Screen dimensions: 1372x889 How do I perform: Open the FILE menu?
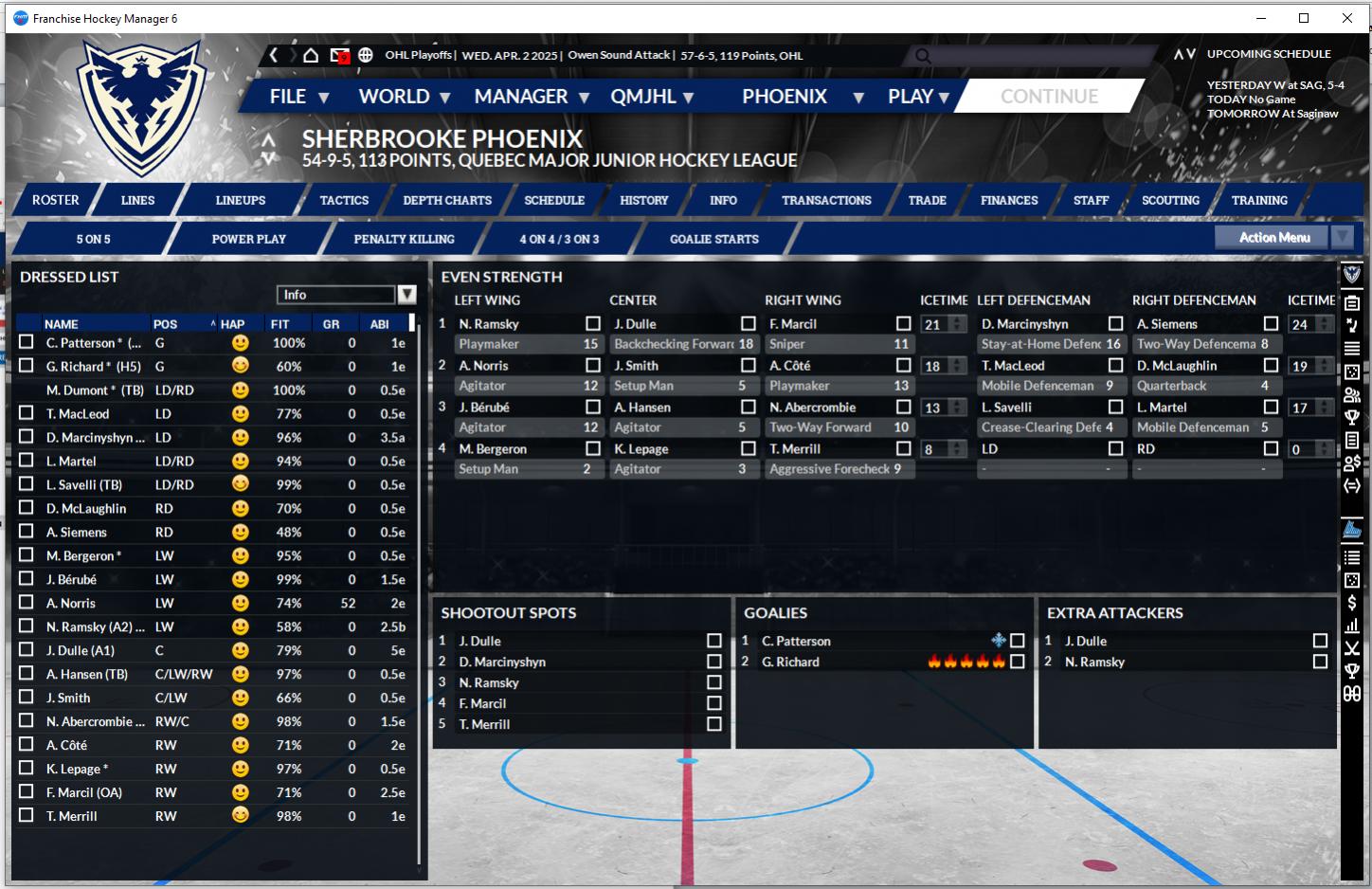click(x=298, y=97)
